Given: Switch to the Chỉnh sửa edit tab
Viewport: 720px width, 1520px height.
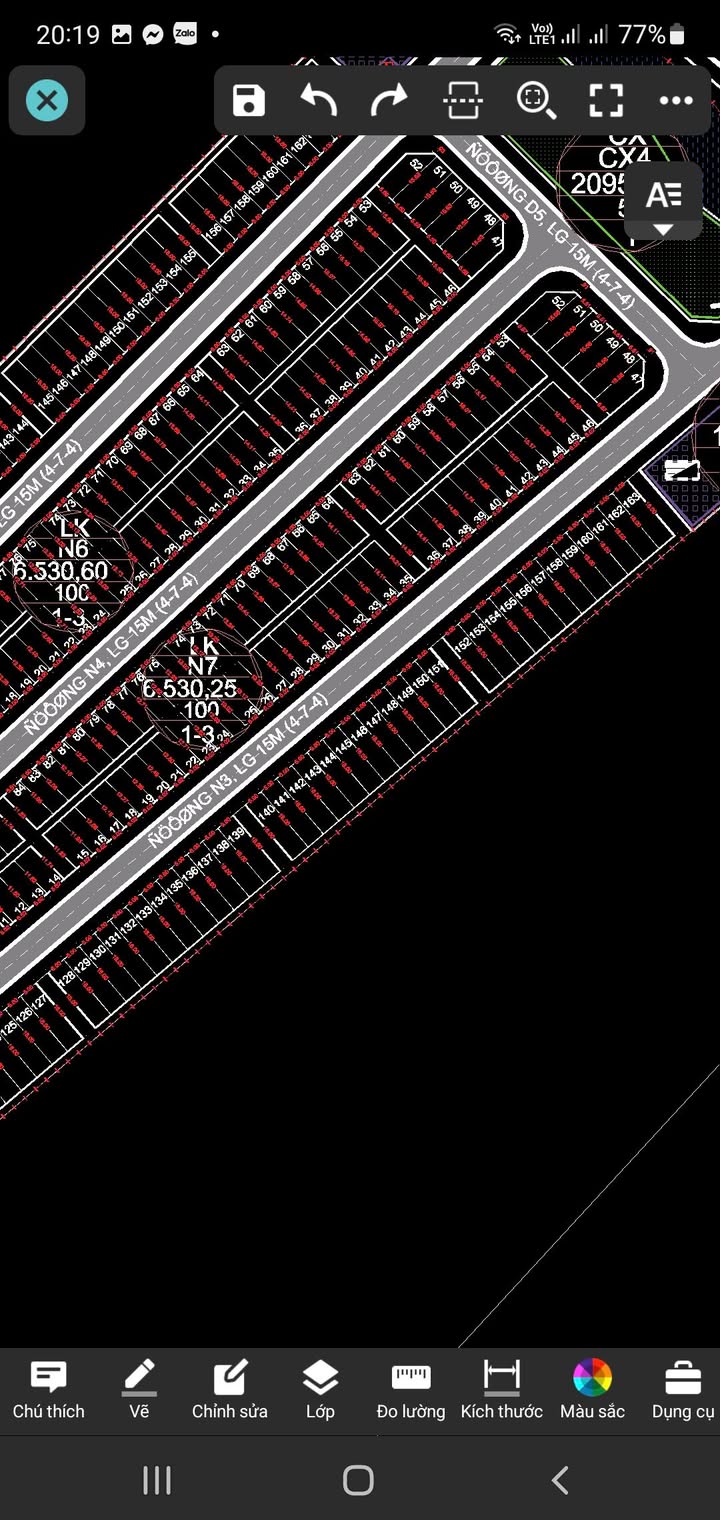Looking at the screenshot, I should click(x=230, y=1390).
